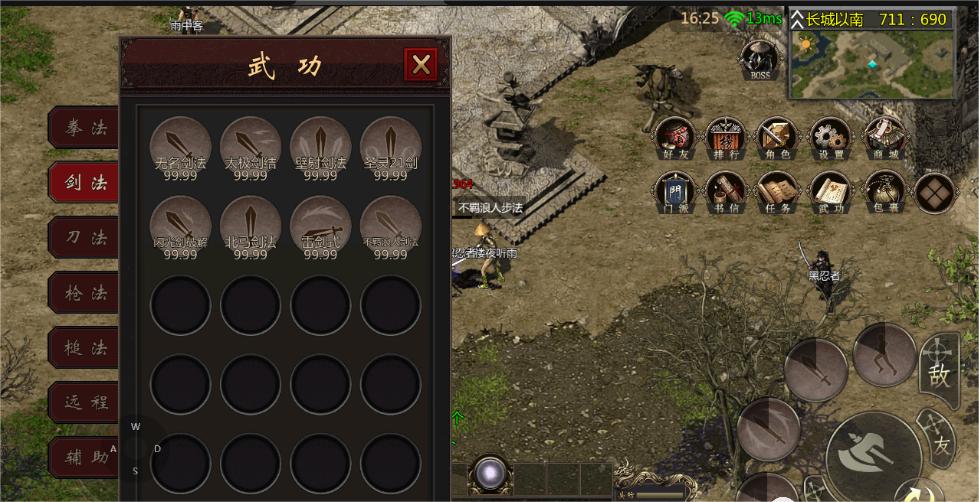Open the 任务 quest book
This screenshot has width=979, height=502.
point(777,192)
